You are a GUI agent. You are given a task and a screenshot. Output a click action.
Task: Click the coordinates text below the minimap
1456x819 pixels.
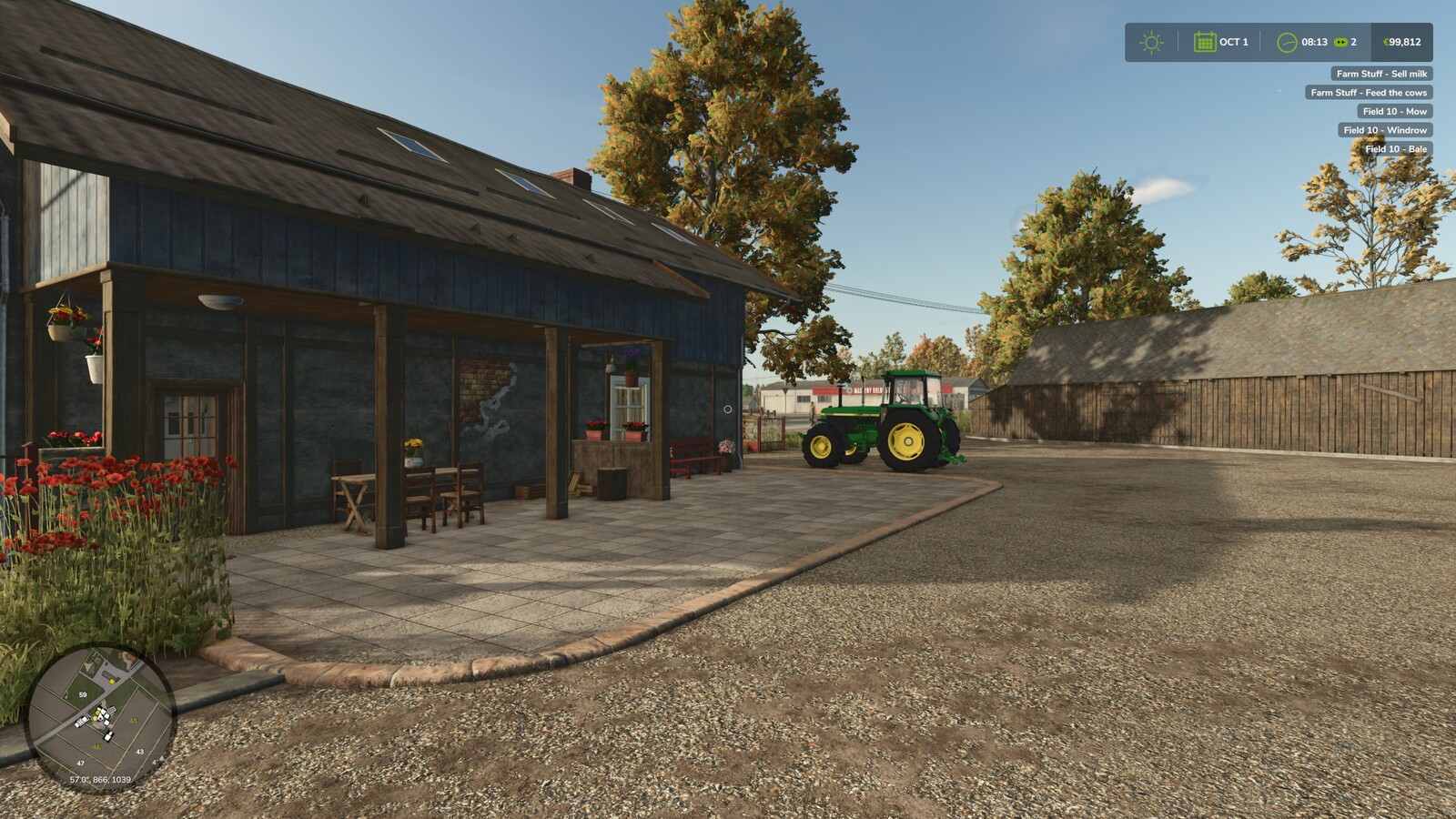(99, 779)
